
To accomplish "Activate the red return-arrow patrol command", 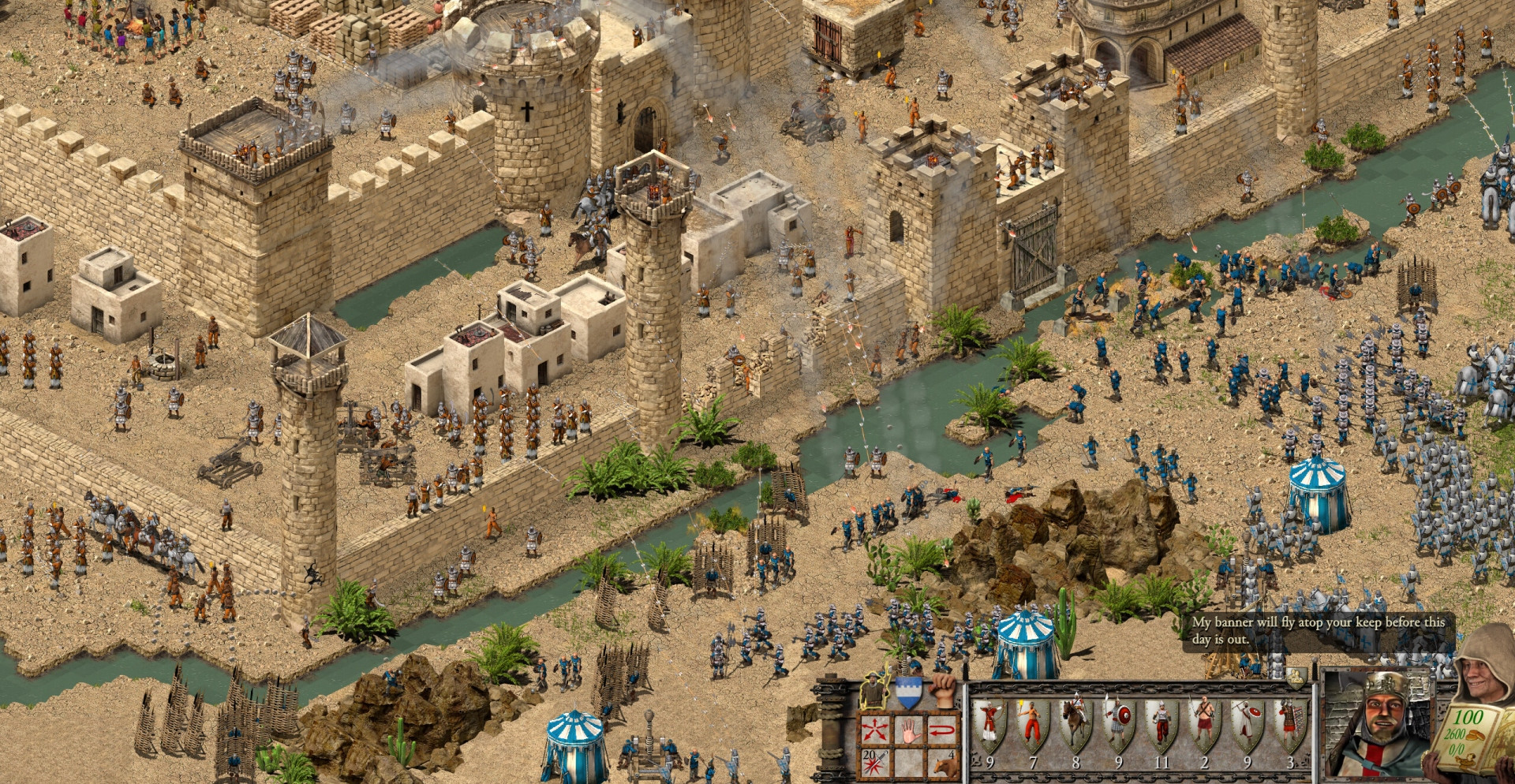I will tap(945, 730).
